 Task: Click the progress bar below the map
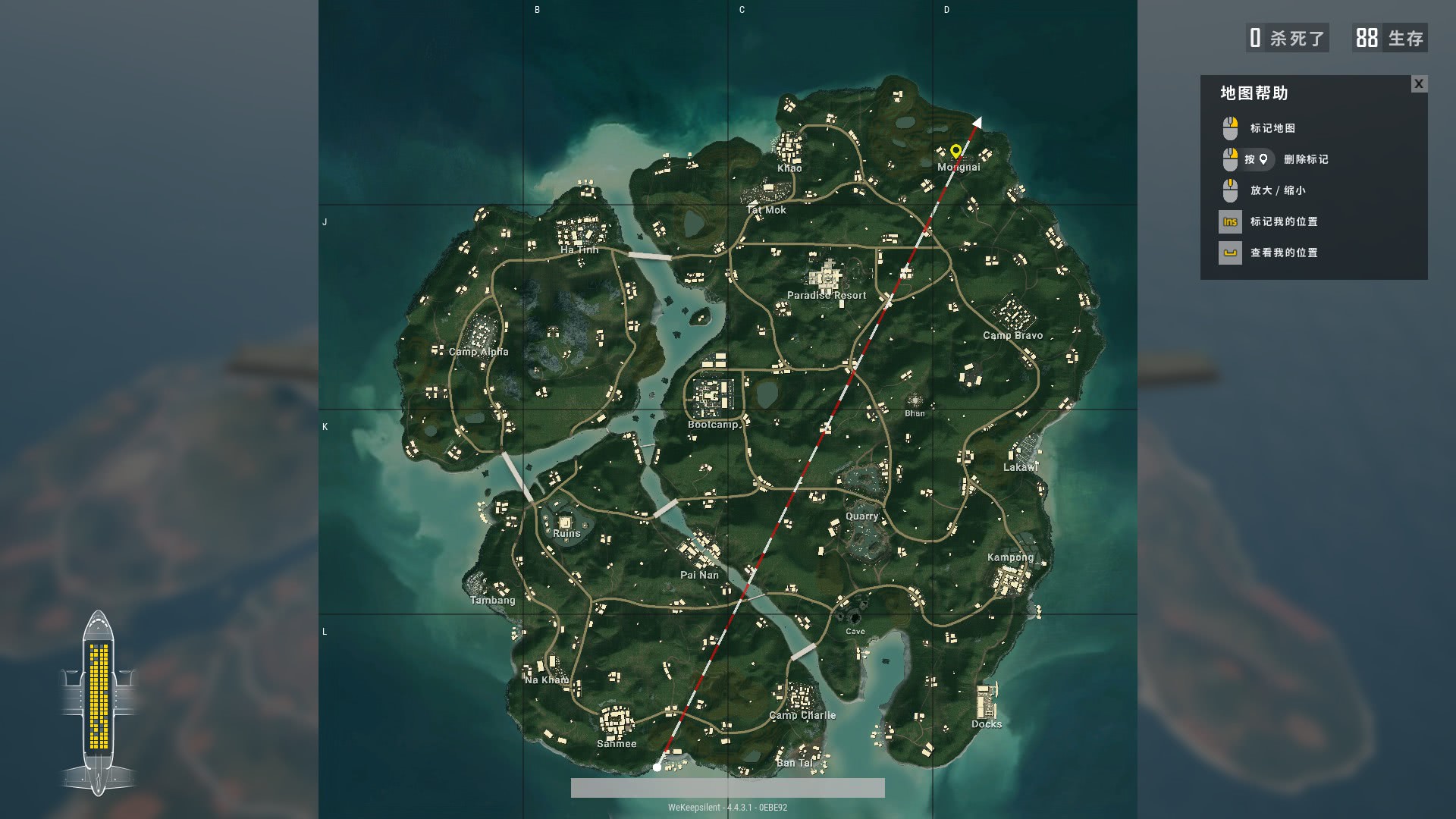(x=728, y=786)
